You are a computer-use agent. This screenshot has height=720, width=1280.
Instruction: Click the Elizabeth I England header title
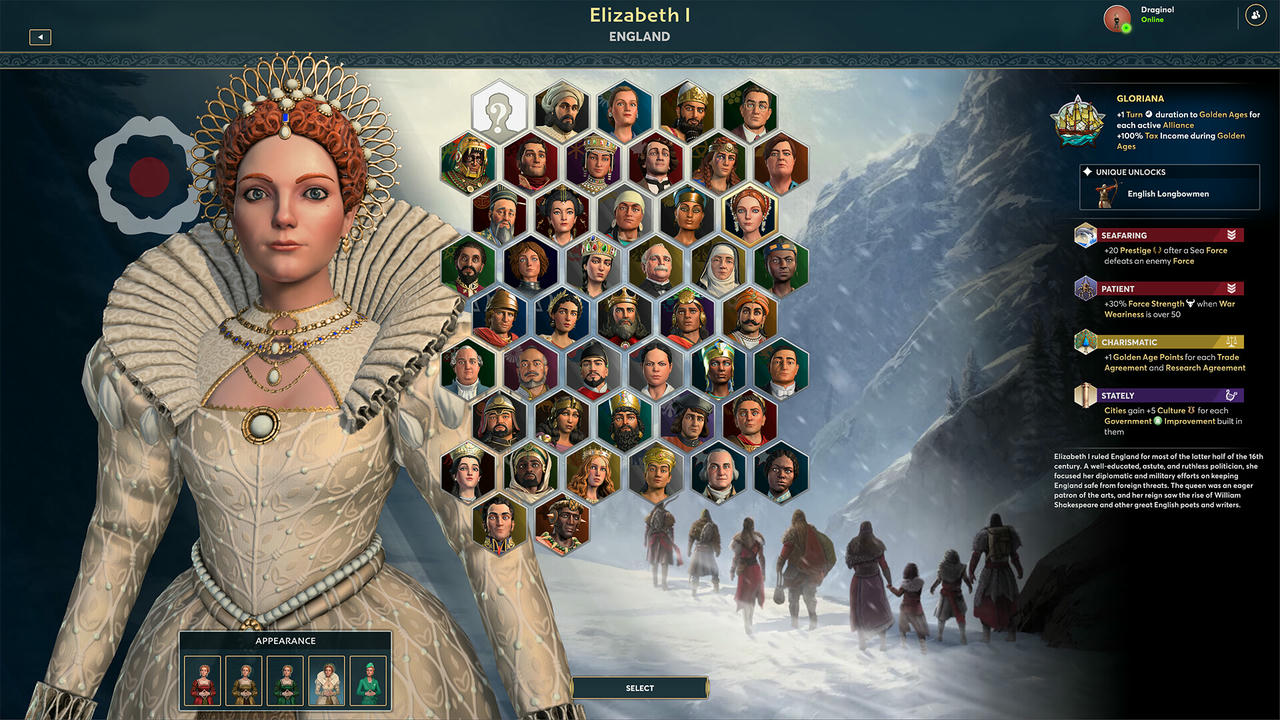(640, 22)
